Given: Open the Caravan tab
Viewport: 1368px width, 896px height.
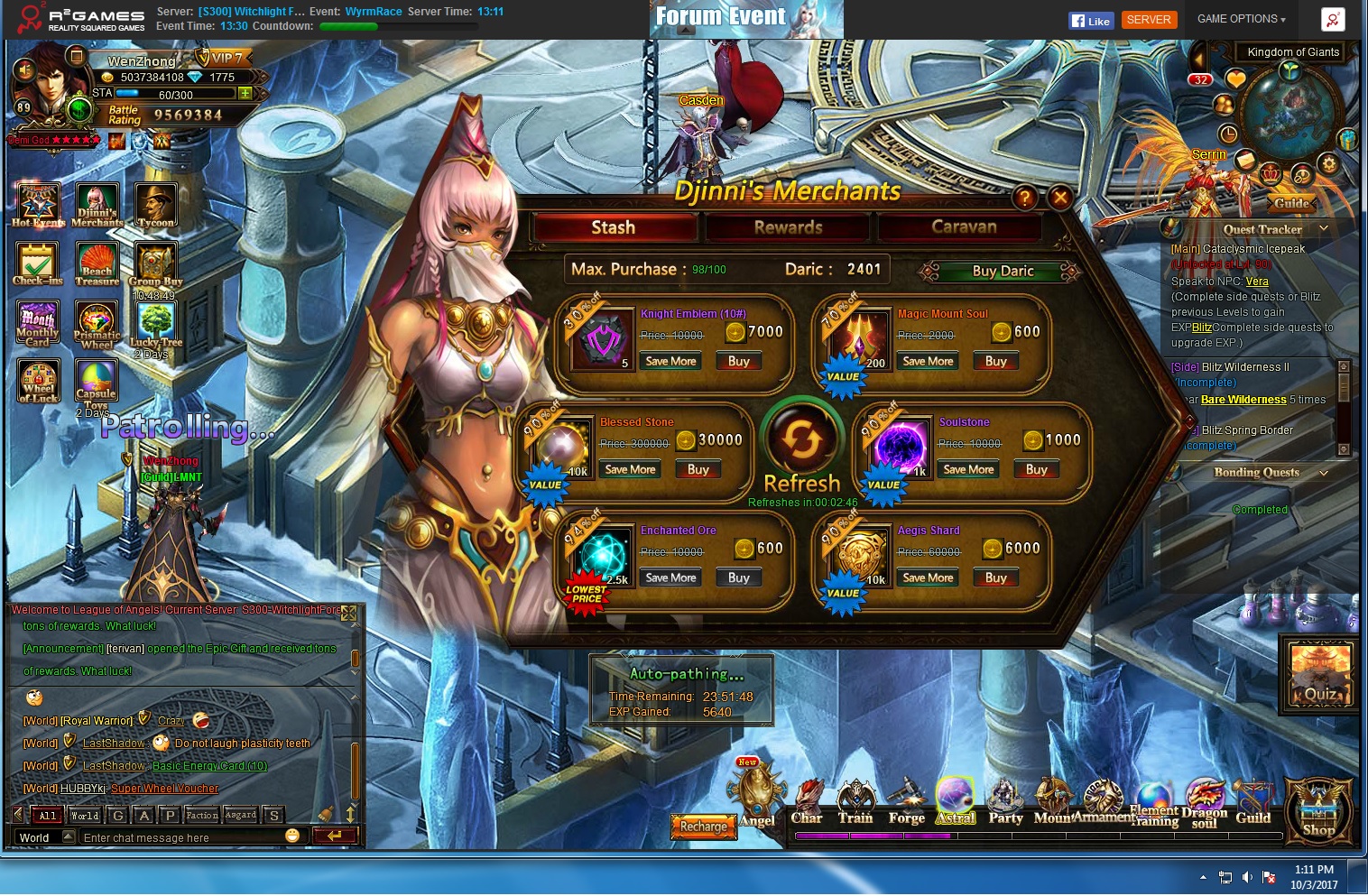Looking at the screenshot, I should 963,227.
